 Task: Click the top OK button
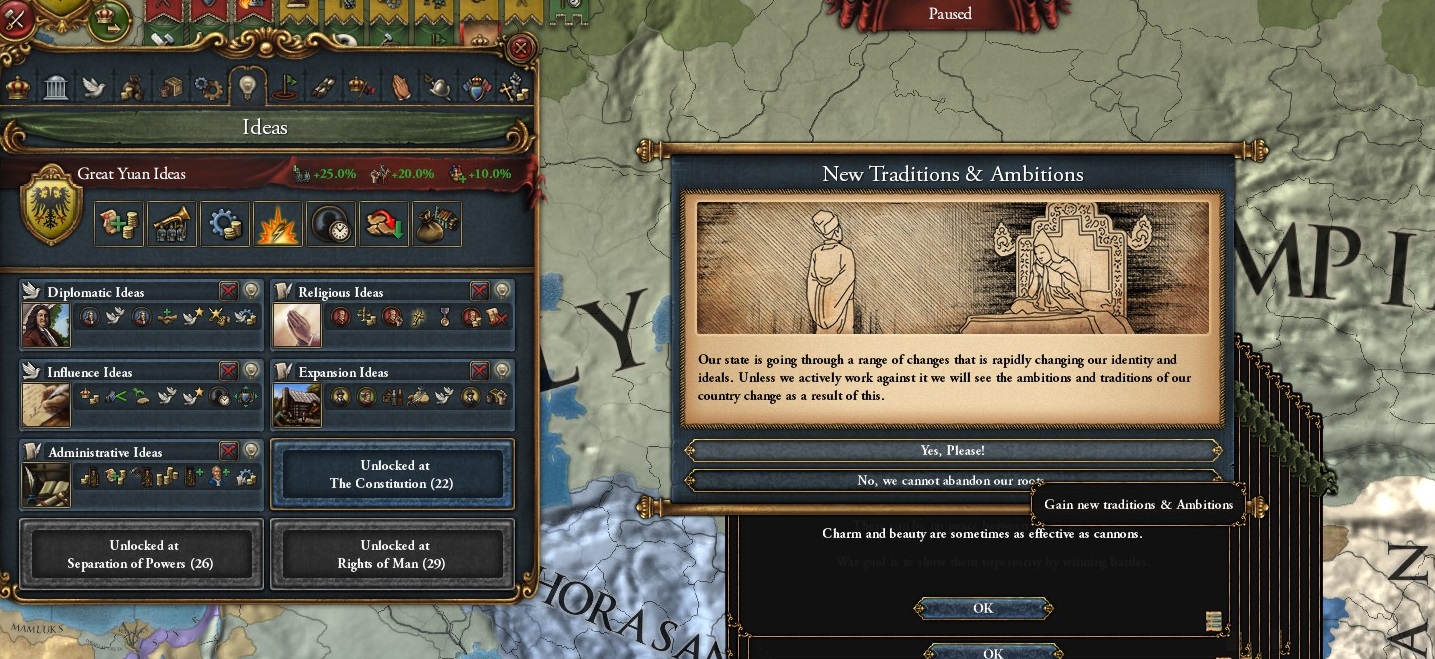(982, 608)
